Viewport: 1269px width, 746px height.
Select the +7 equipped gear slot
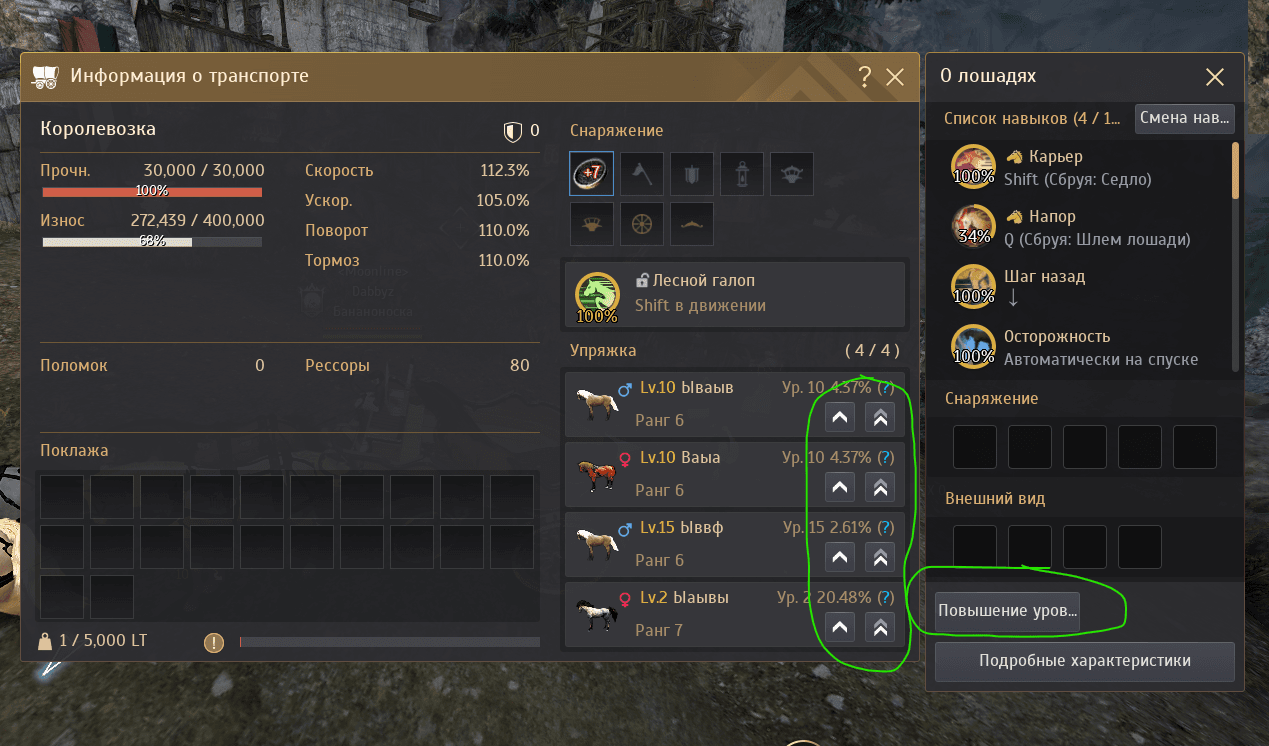[x=591, y=173]
